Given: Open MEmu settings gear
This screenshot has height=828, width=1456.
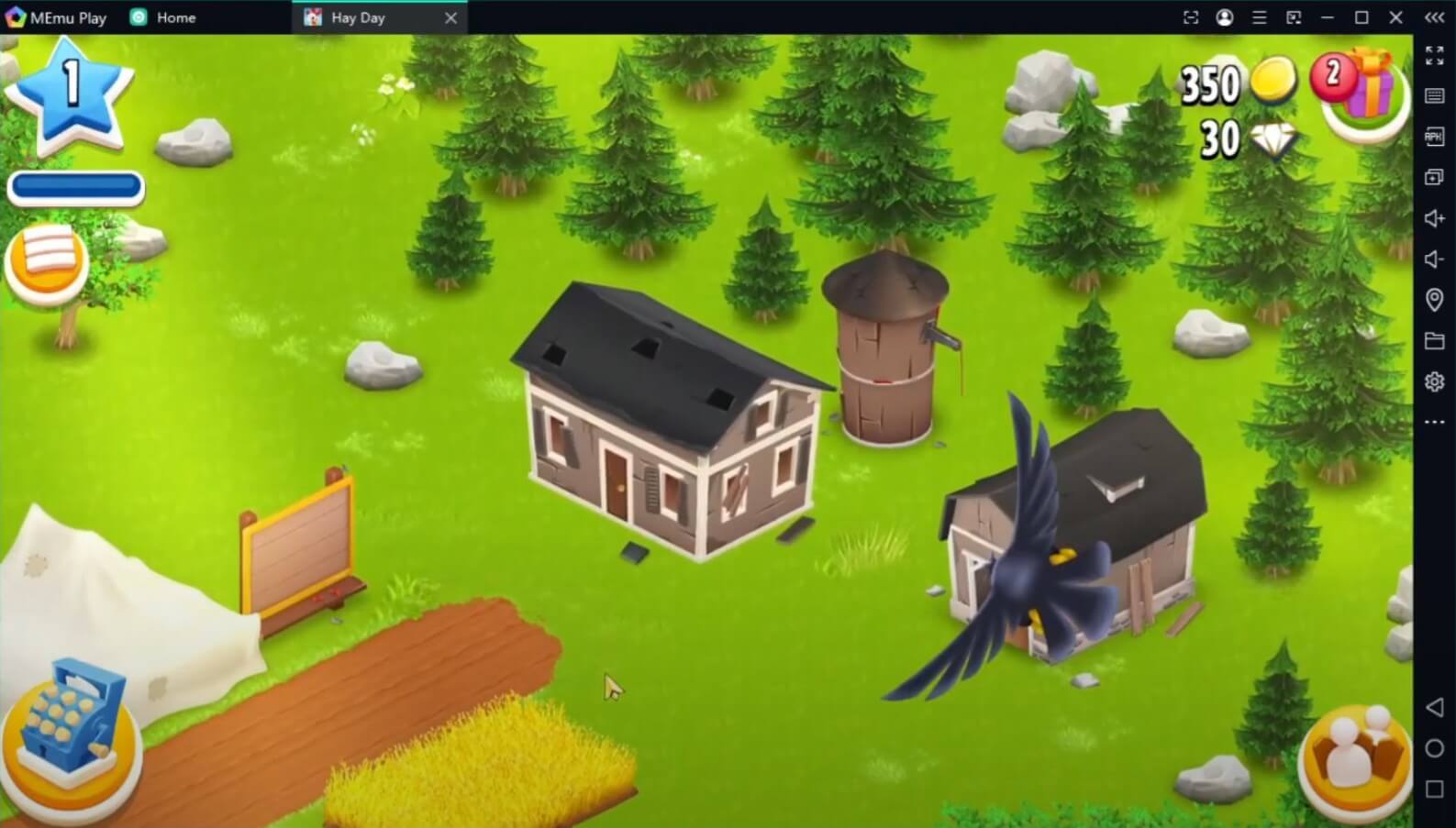Looking at the screenshot, I should tap(1434, 381).
